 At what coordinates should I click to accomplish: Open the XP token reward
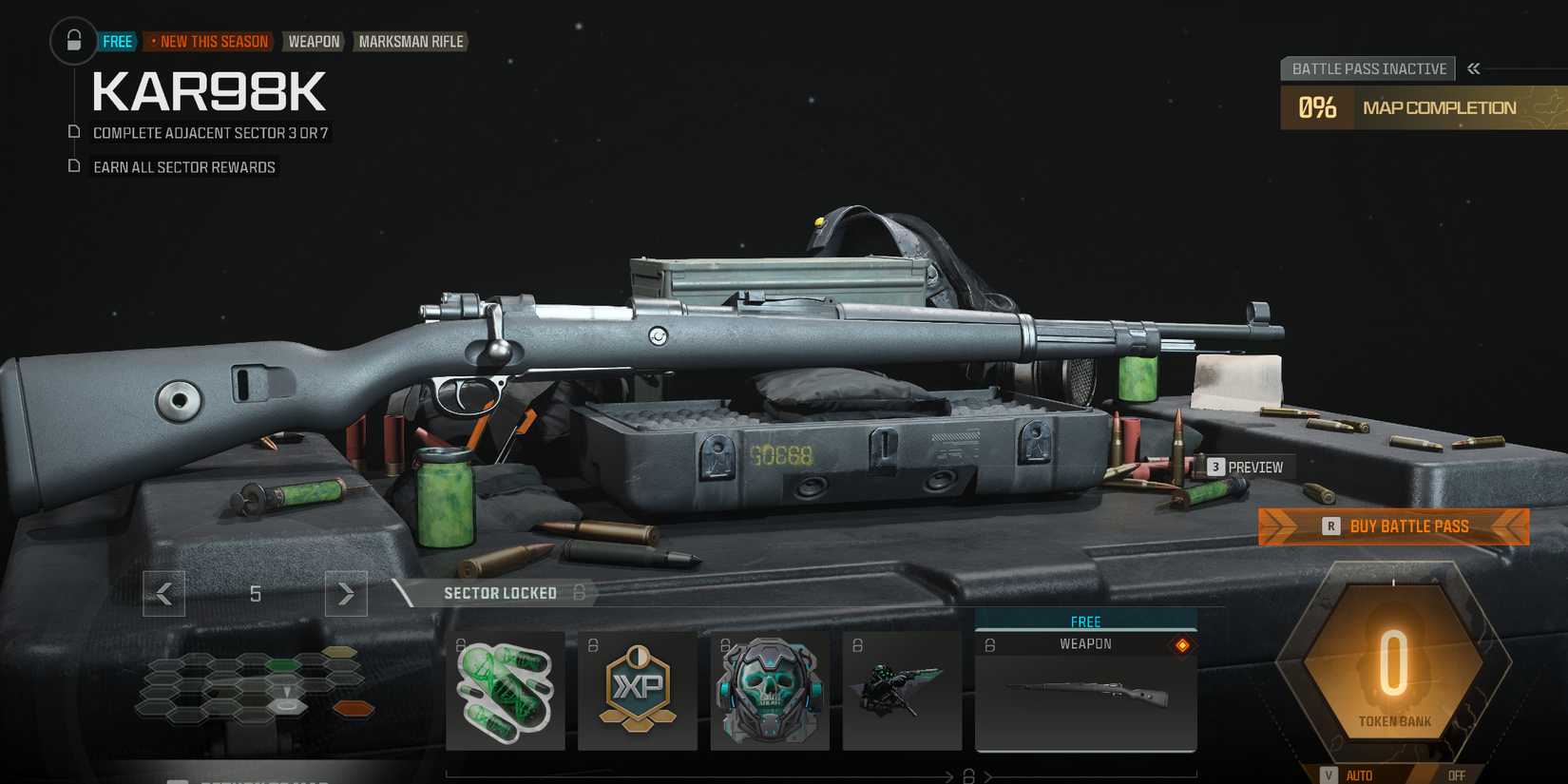coord(638,690)
